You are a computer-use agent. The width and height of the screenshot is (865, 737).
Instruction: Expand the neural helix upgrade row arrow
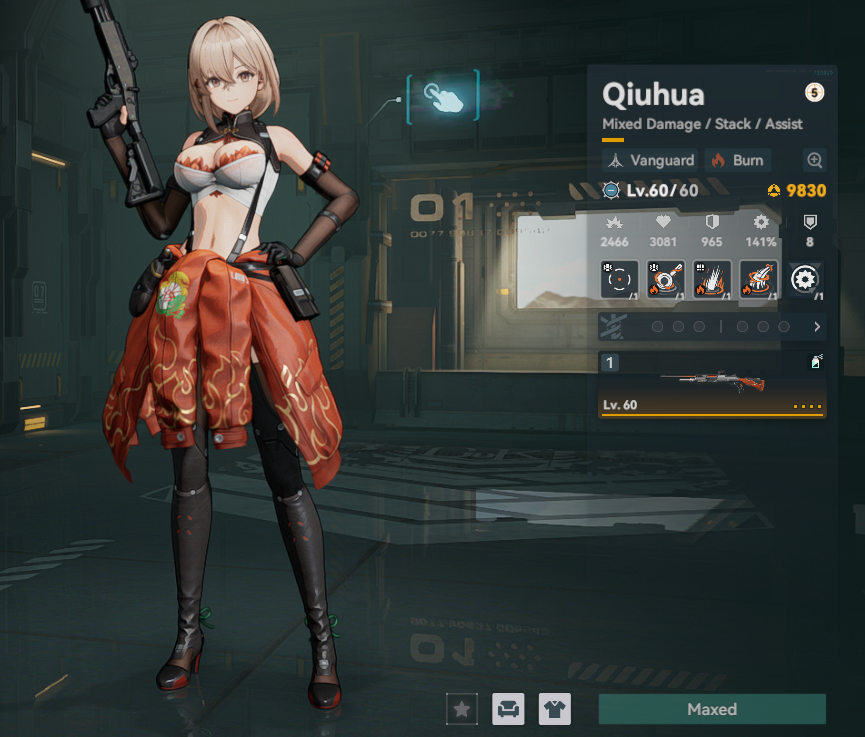[816, 327]
